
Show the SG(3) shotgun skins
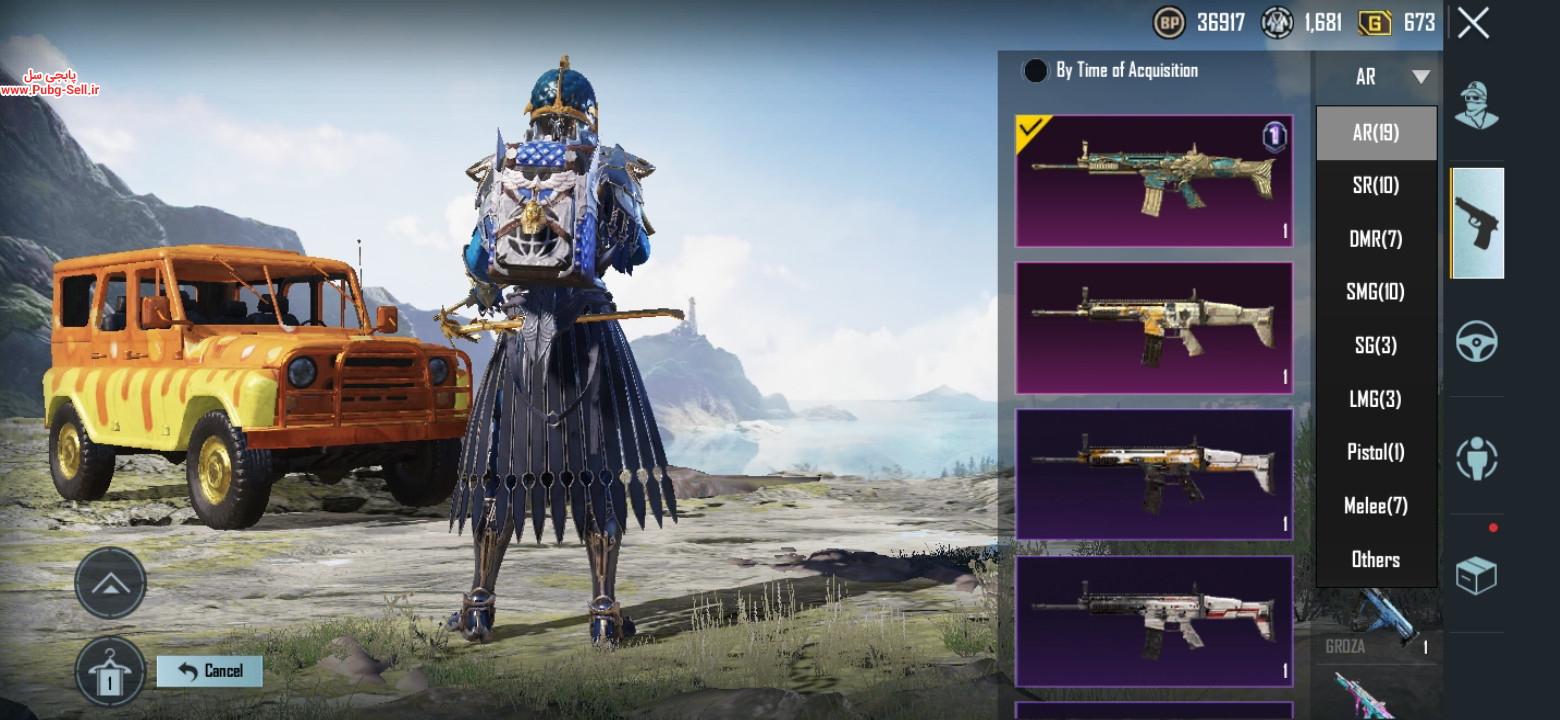[1376, 346]
